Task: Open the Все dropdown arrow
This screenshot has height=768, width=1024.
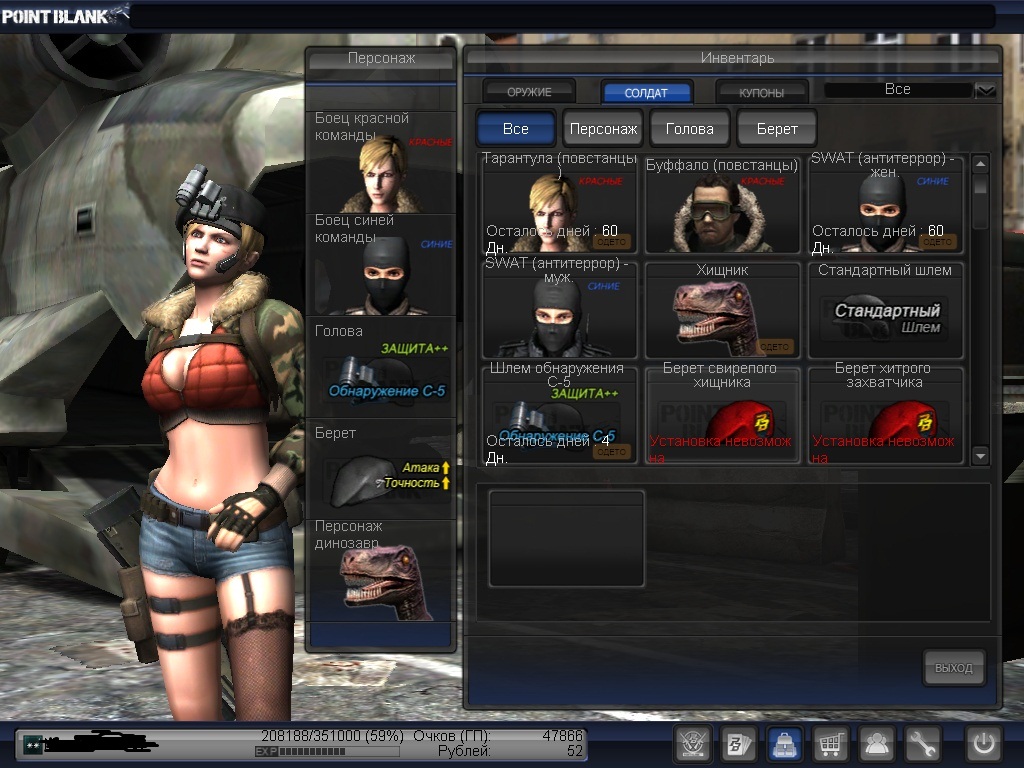Action: pyautogui.click(x=986, y=90)
